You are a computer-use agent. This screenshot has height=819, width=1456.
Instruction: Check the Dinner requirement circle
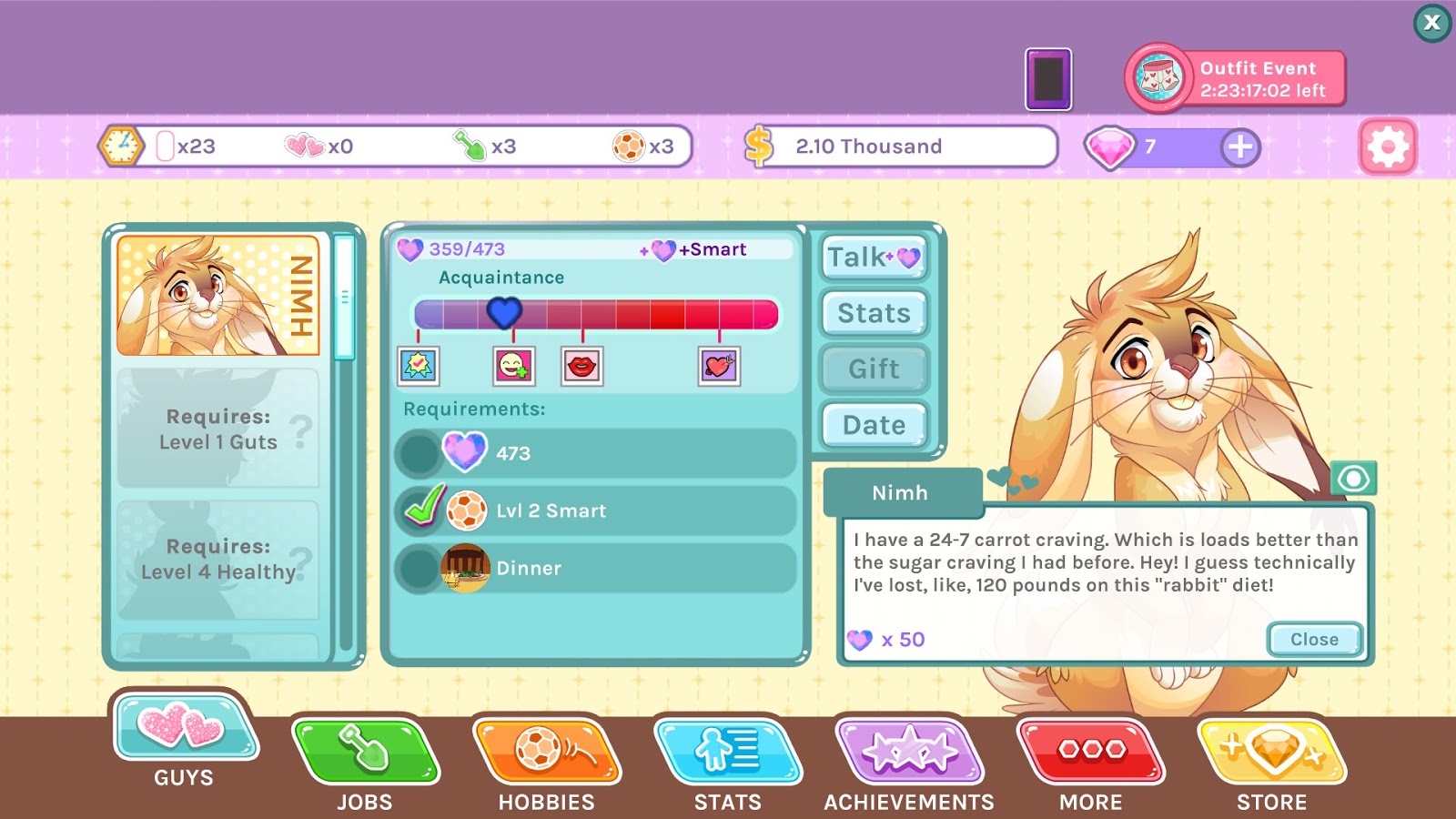tap(420, 567)
